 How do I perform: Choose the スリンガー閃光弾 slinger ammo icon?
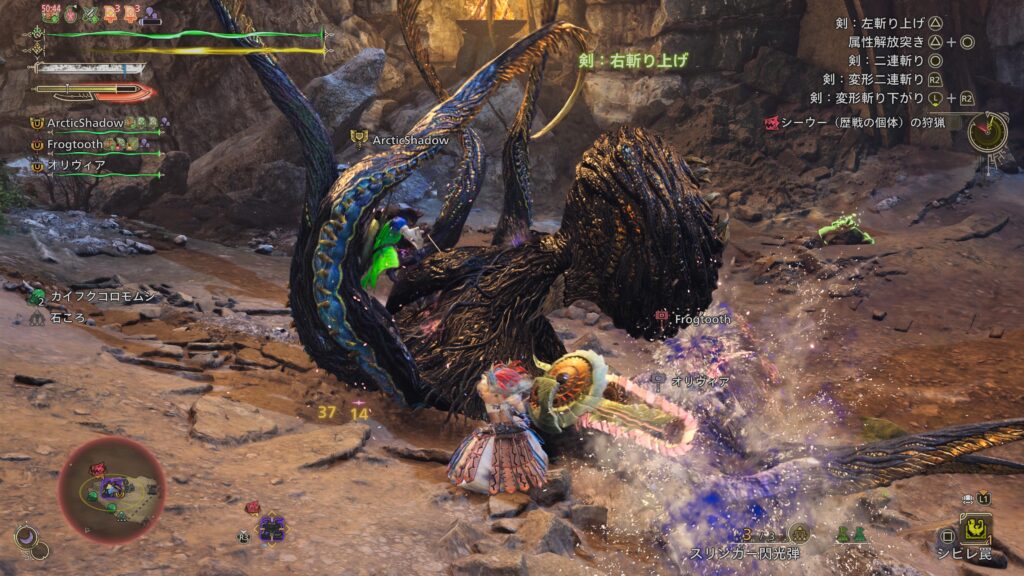click(x=799, y=534)
